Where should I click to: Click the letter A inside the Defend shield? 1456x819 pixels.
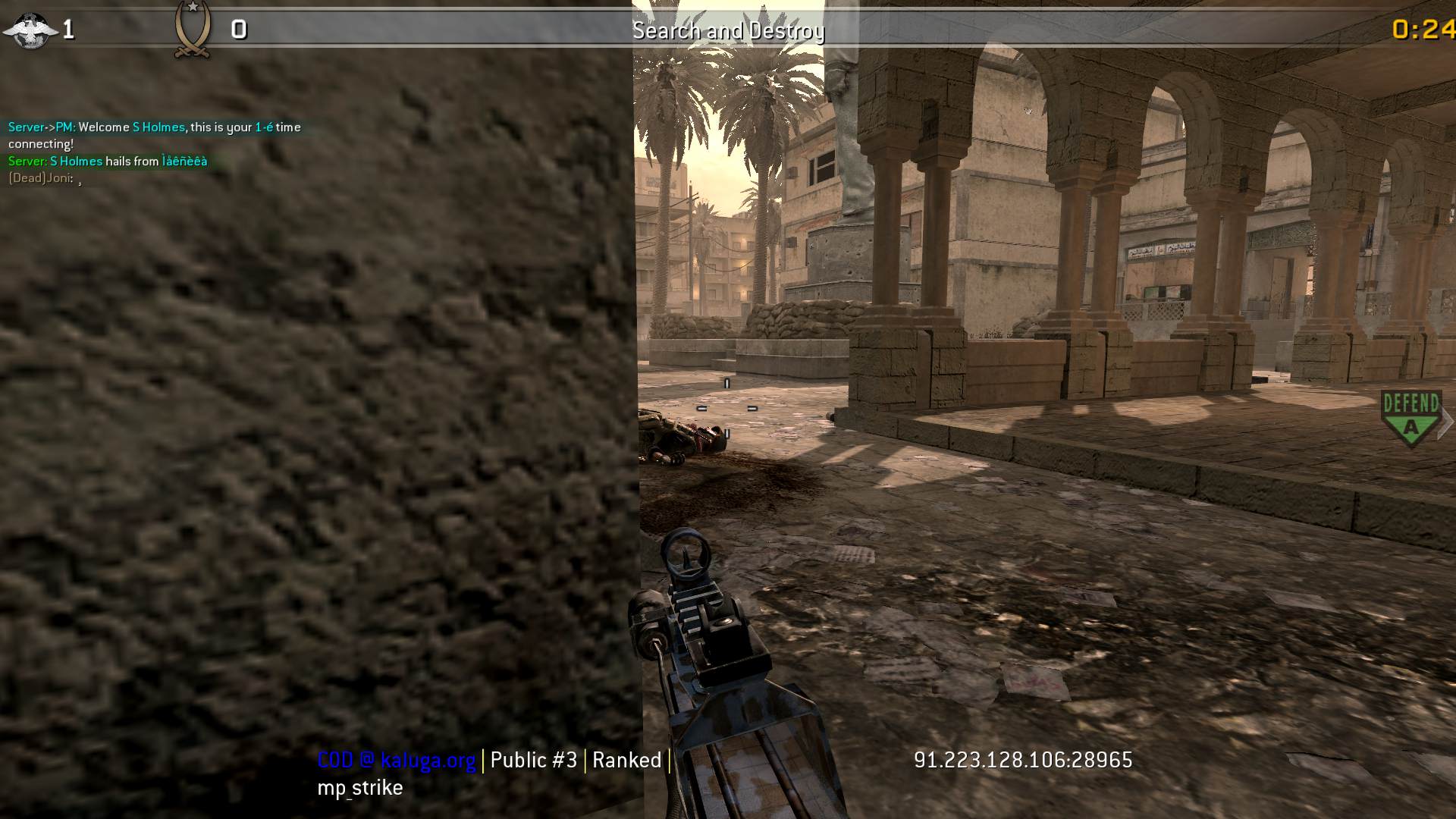[1412, 425]
